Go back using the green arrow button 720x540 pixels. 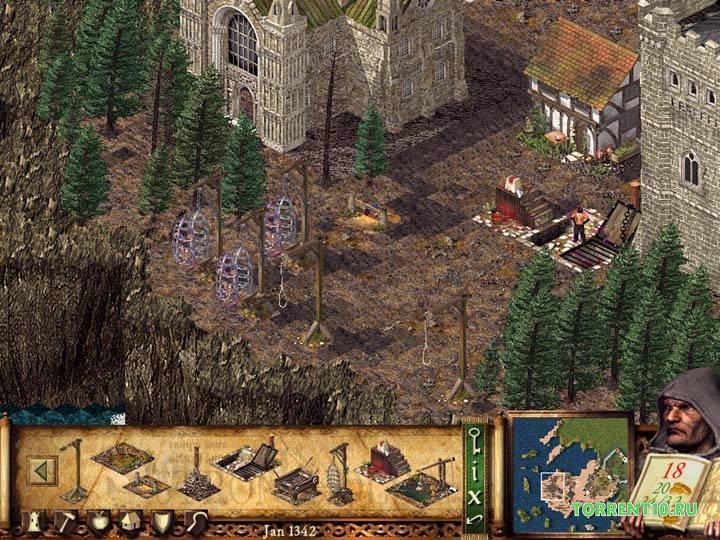click(x=41, y=469)
